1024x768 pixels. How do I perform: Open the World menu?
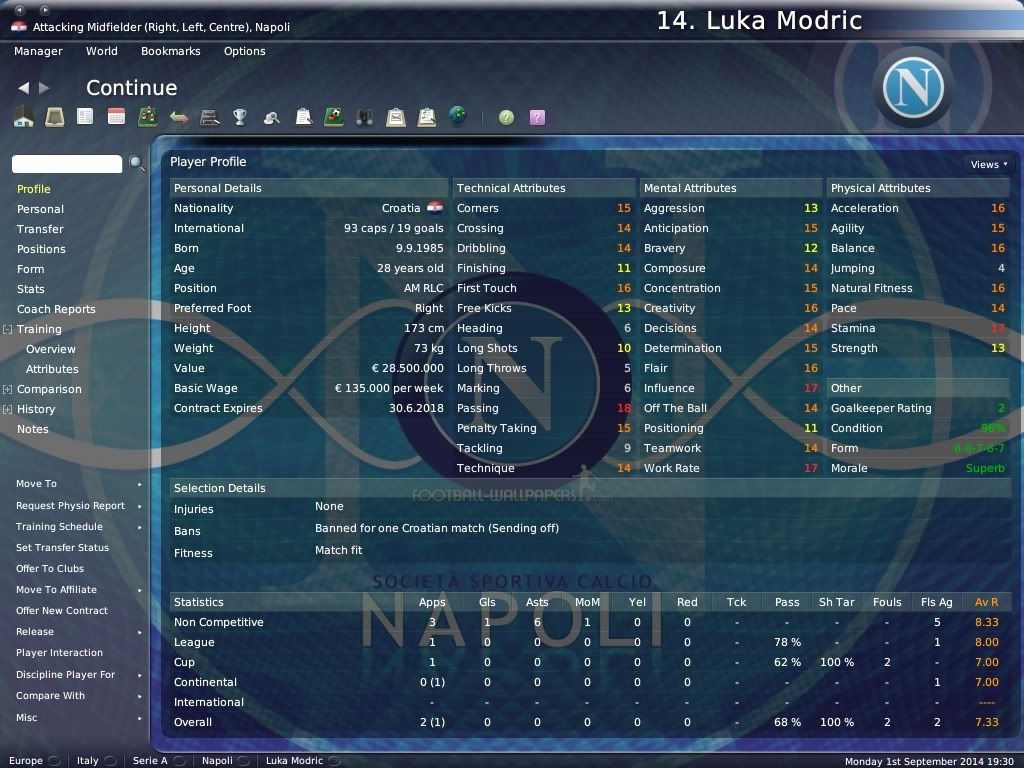click(x=102, y=51)
